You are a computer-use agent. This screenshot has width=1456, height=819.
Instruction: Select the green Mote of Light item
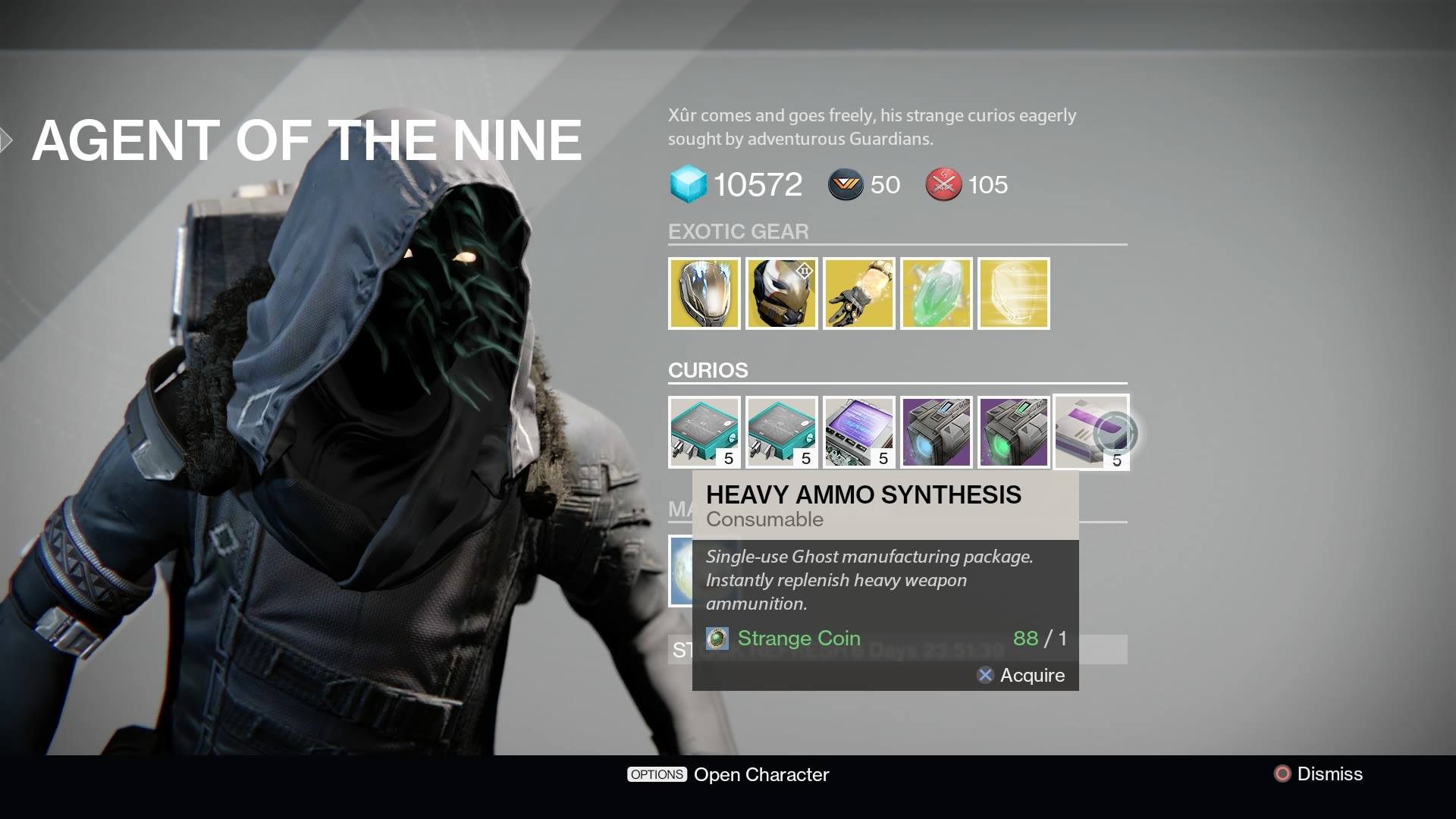(x=937, y=293)
